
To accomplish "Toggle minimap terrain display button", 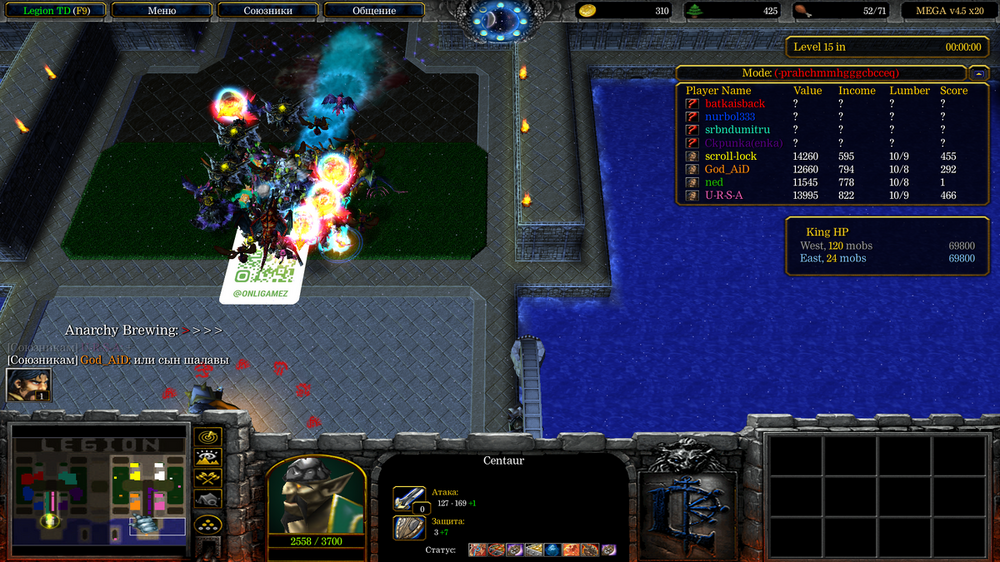I will point(208,459).
